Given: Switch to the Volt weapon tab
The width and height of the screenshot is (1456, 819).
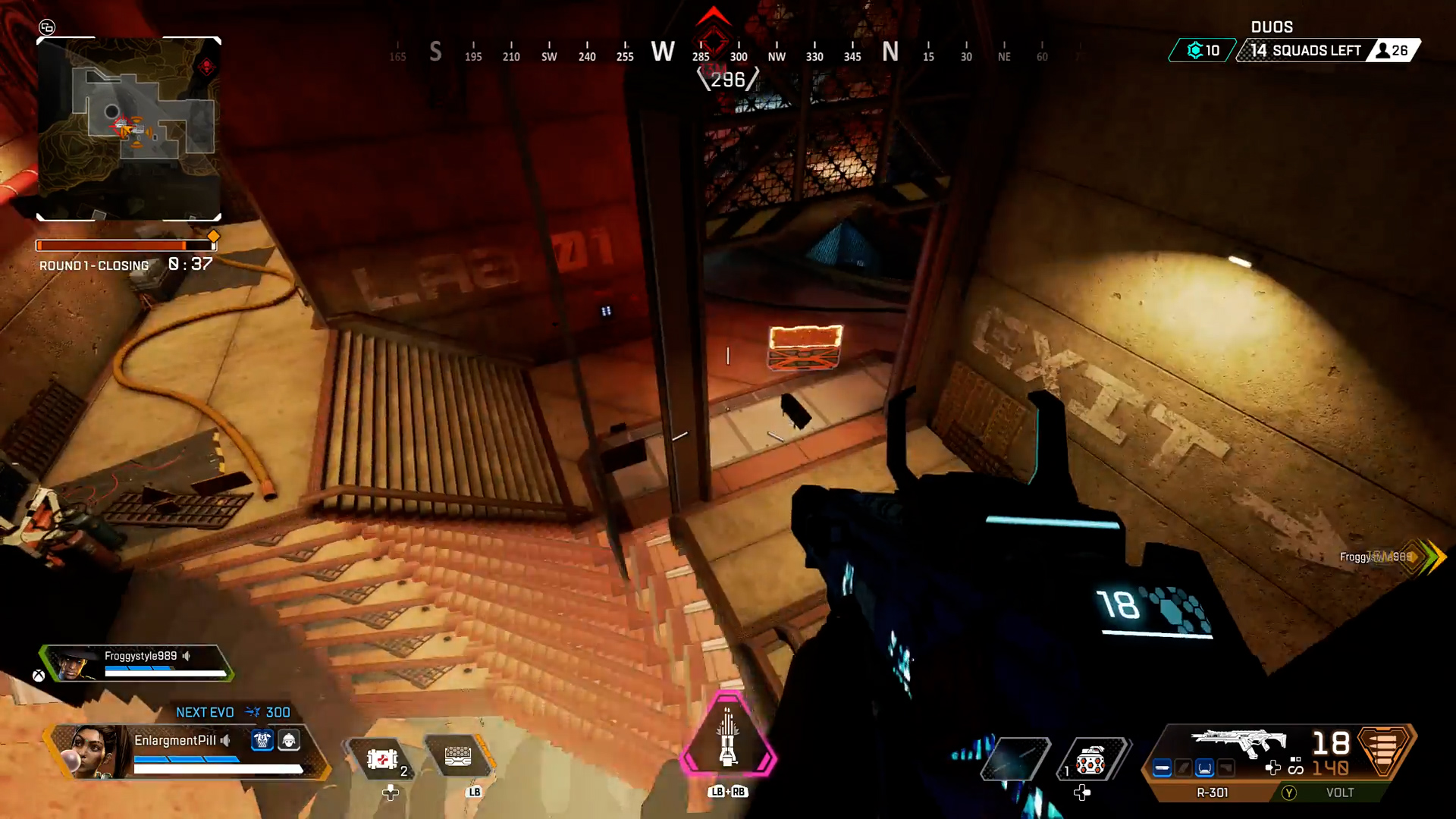Looking at the screenshot, I should click(1339, 792).
